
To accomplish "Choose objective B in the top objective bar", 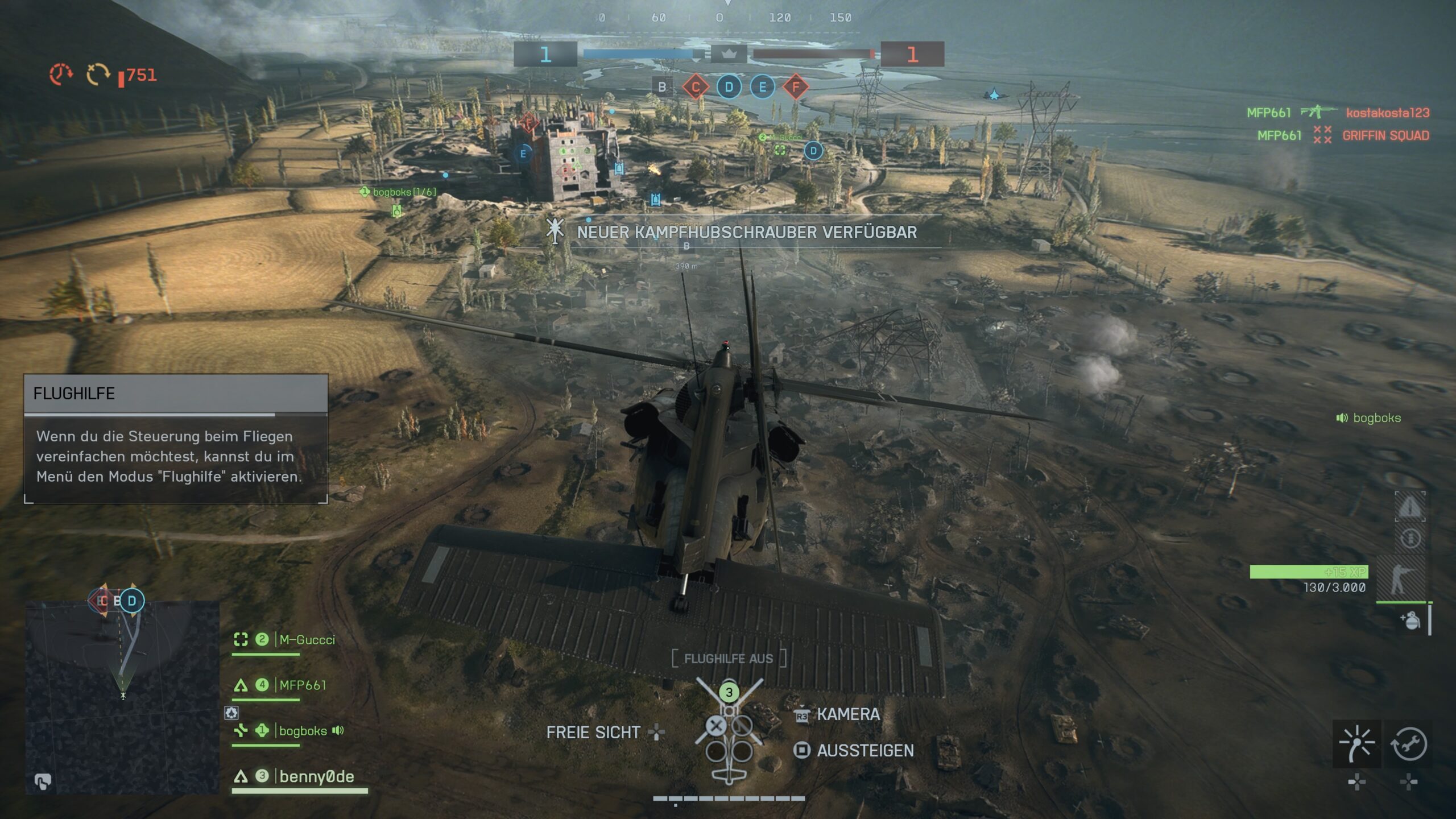I will tap(662, 88).
